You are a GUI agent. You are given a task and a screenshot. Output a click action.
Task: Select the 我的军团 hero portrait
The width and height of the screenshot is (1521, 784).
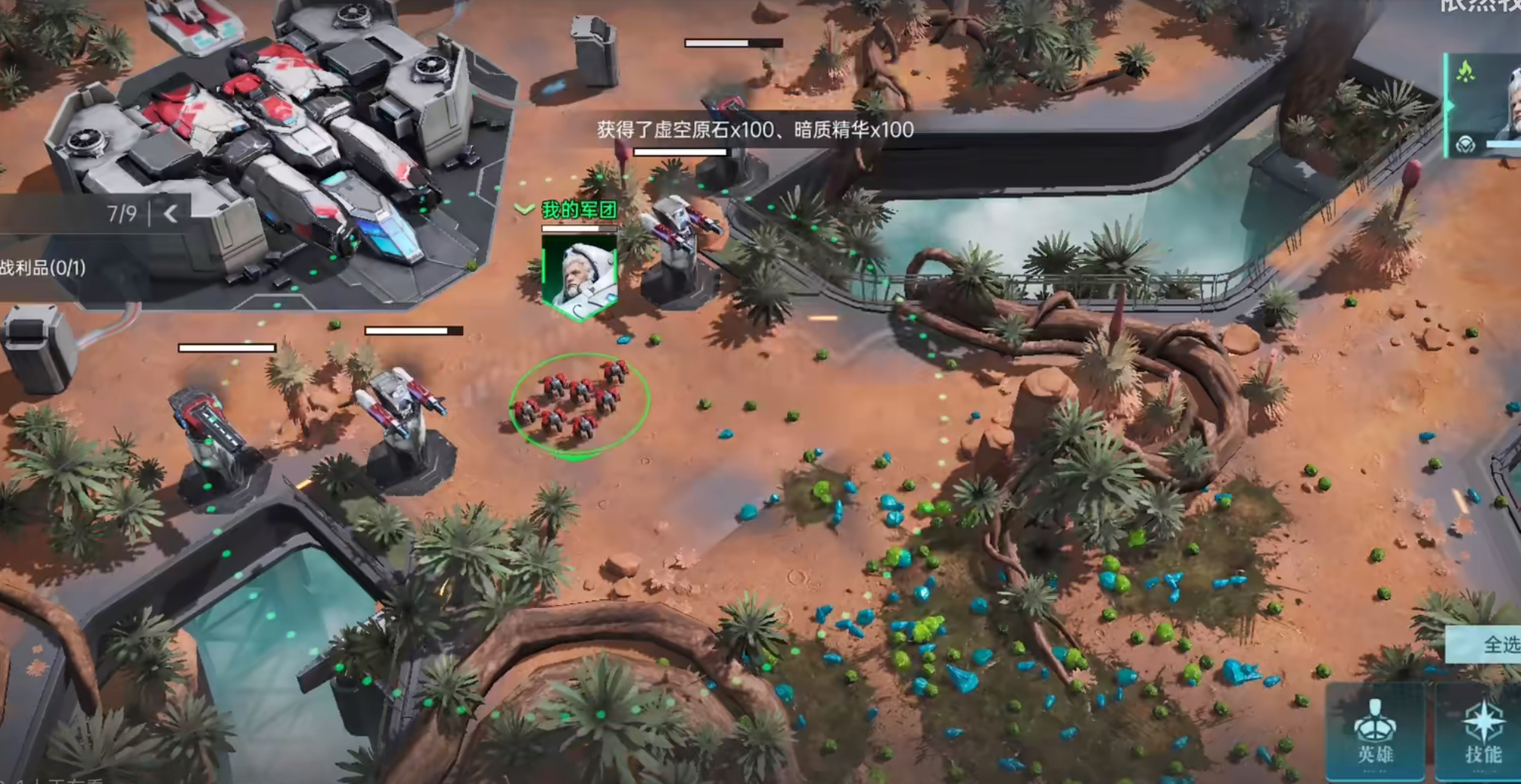[x=579, y=275]
